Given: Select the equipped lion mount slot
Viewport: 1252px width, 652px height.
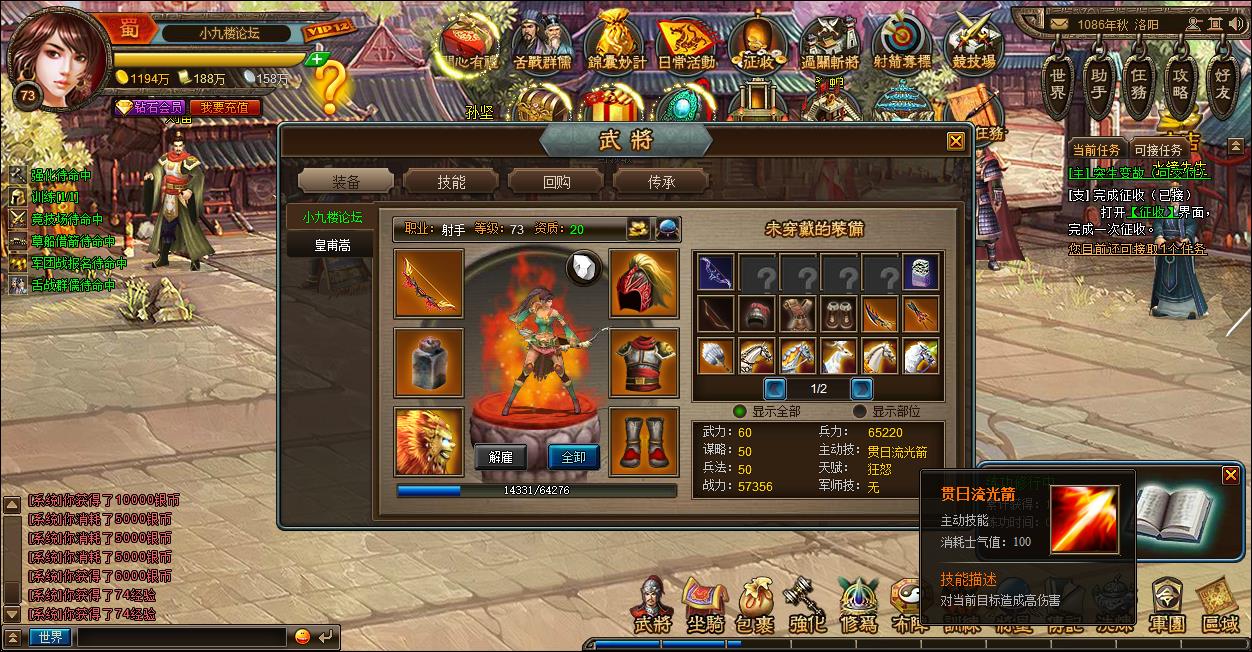Looking at the screenshot, I should tap(429, 441).
